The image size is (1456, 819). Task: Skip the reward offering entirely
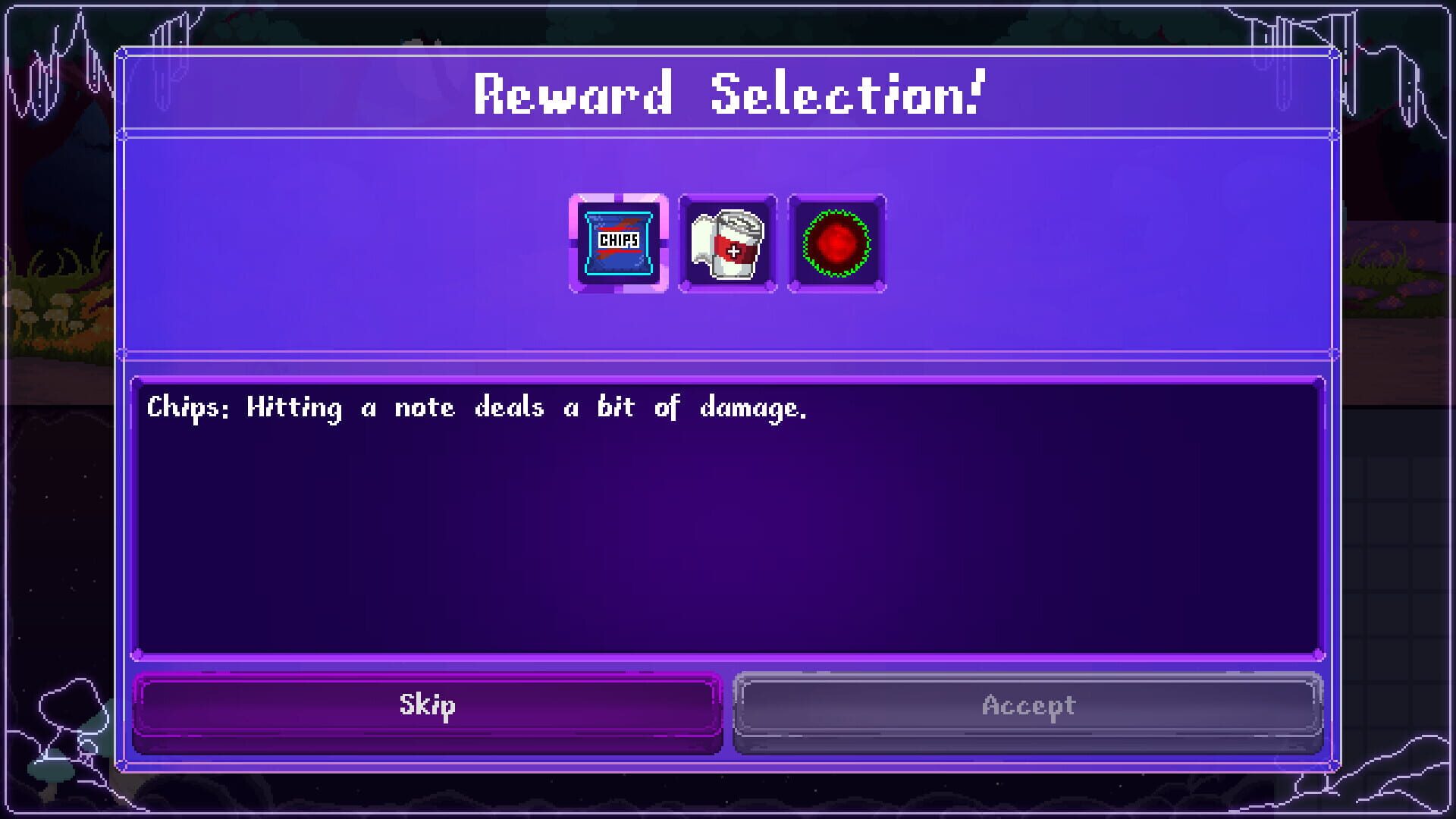point(427,704)
